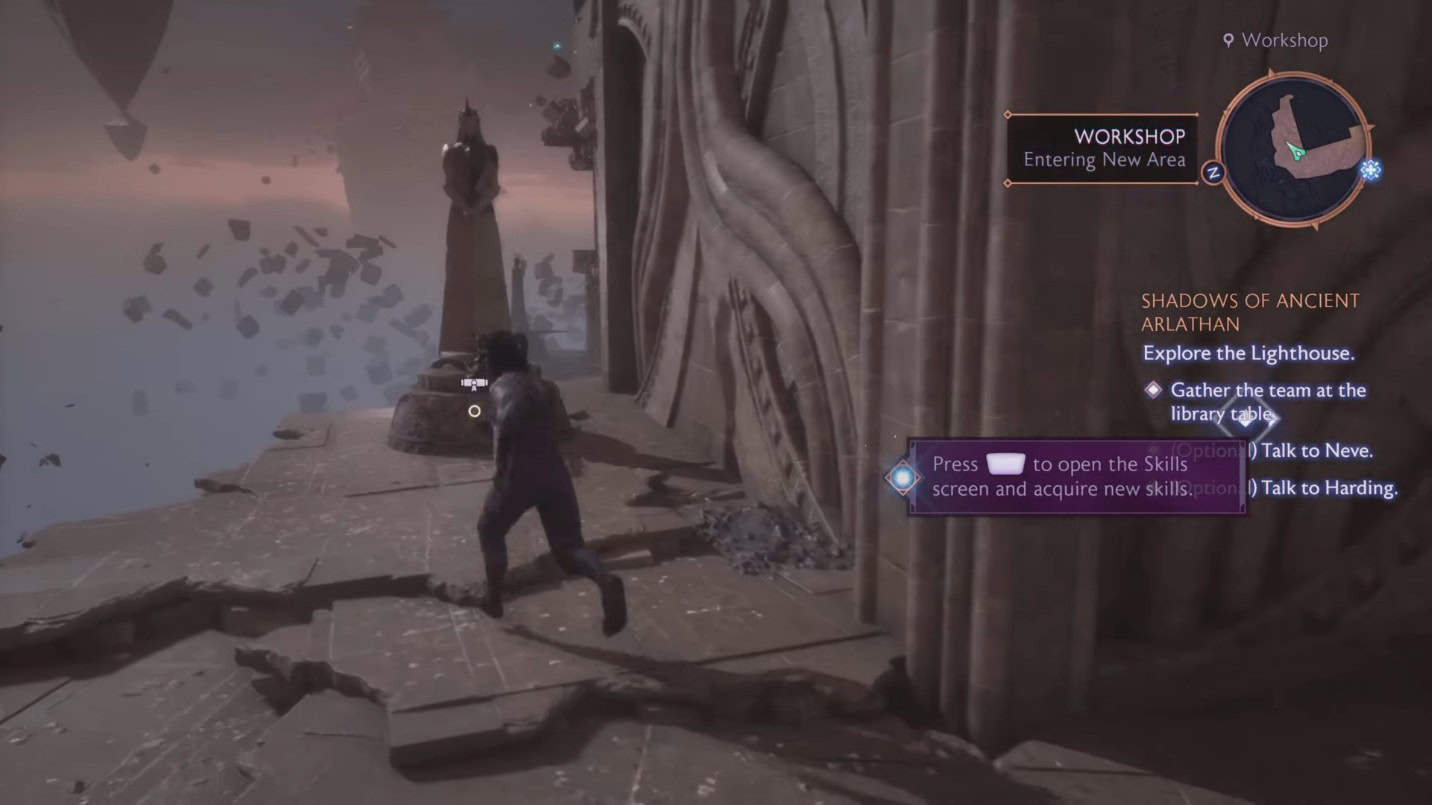The image size is (1432, 805).
Task: Click the diamond marker beside the library table objective
Action: pos(1151,390)
